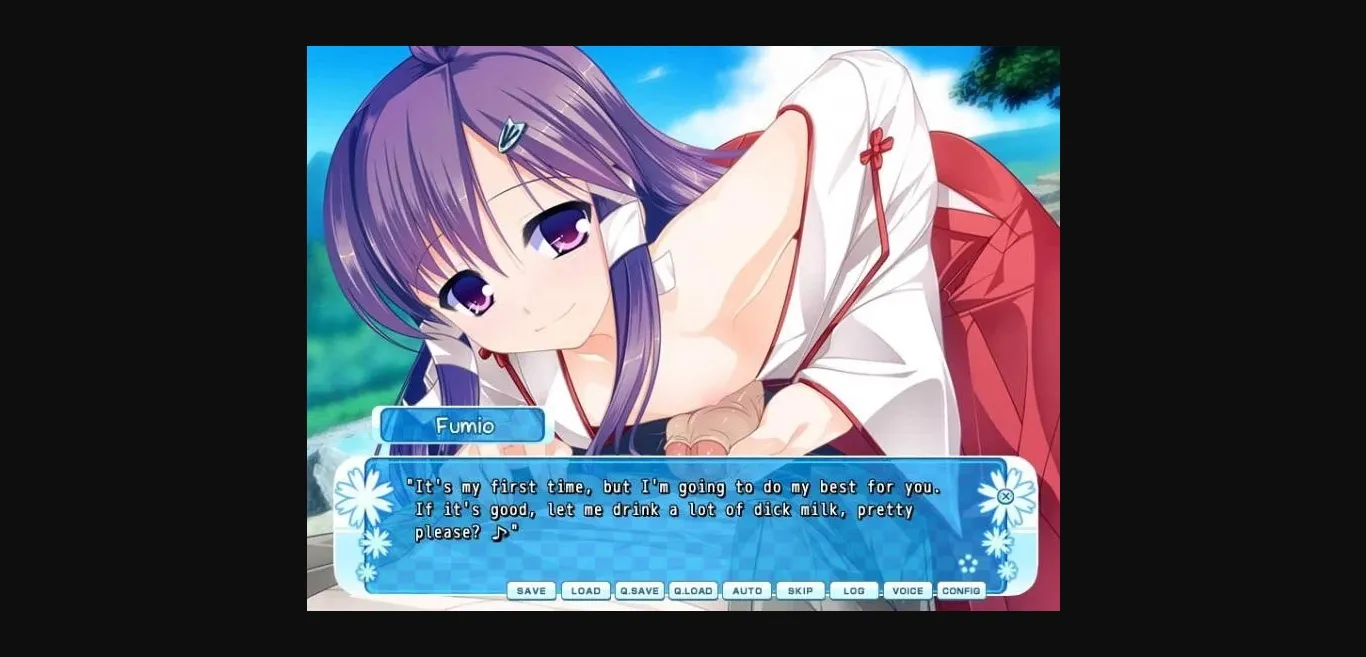Click the SAVE button
1366x657 pixels.
(531, 591)
